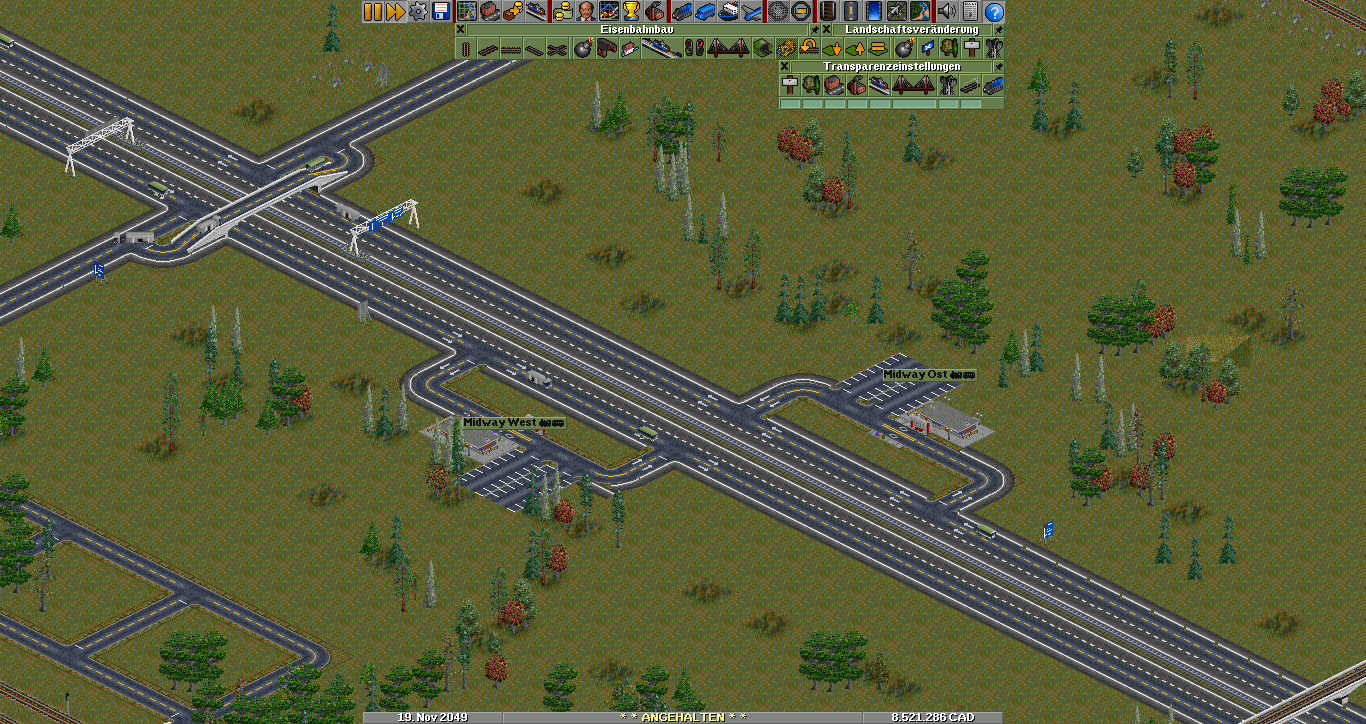The height and width of the screenshot is (724, 1366).
Task: Close the Transparenzeinstellungen window
Action: click(785, 66)
